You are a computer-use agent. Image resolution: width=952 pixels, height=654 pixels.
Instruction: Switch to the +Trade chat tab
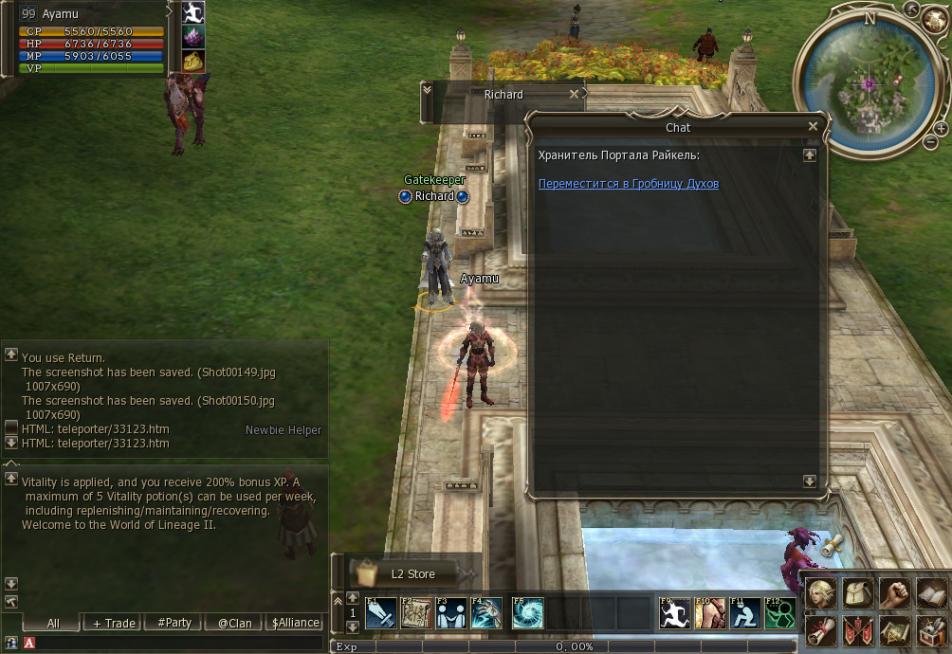coord(114,623)
